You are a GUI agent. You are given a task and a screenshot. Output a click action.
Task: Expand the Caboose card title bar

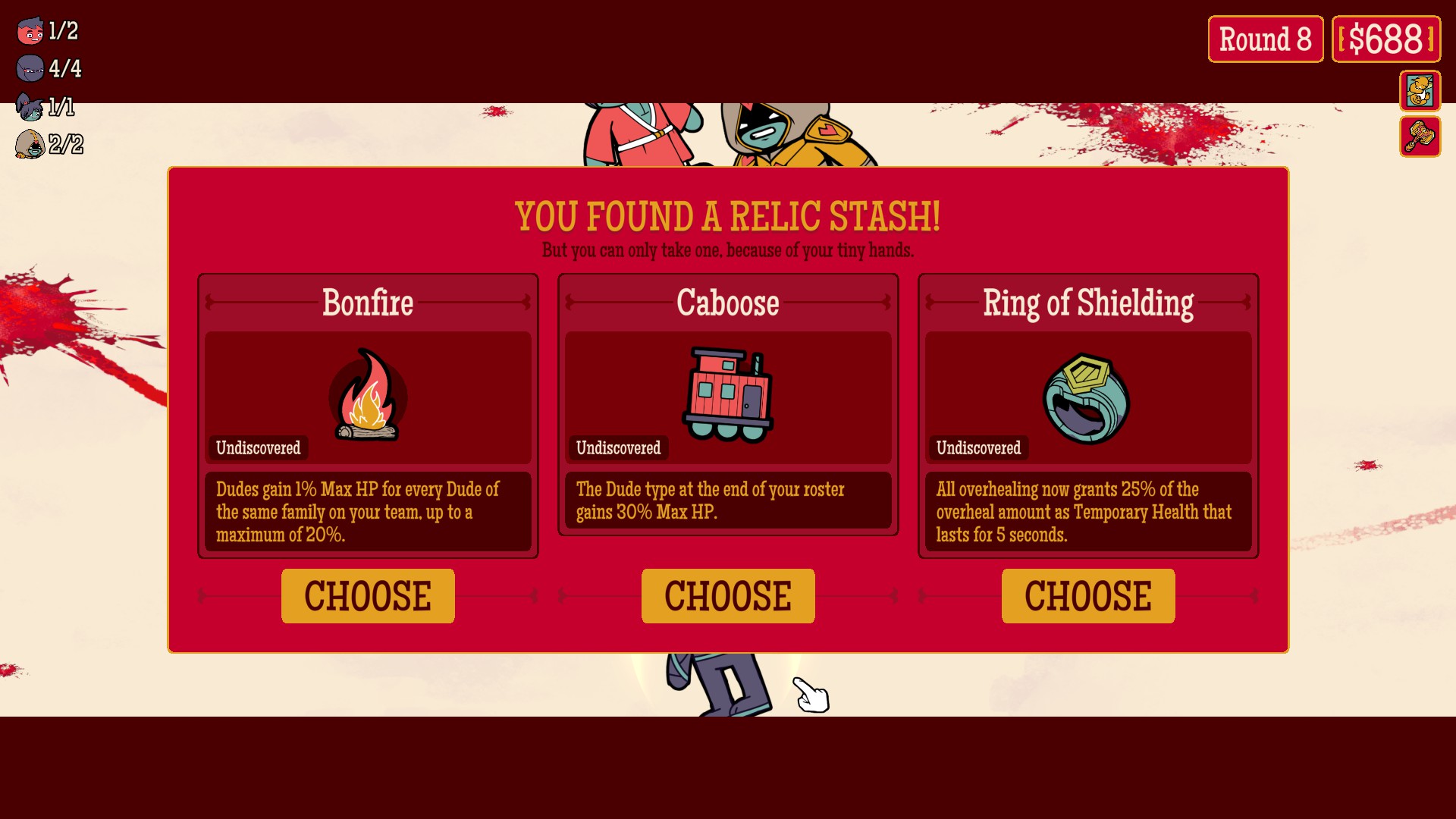728,303
